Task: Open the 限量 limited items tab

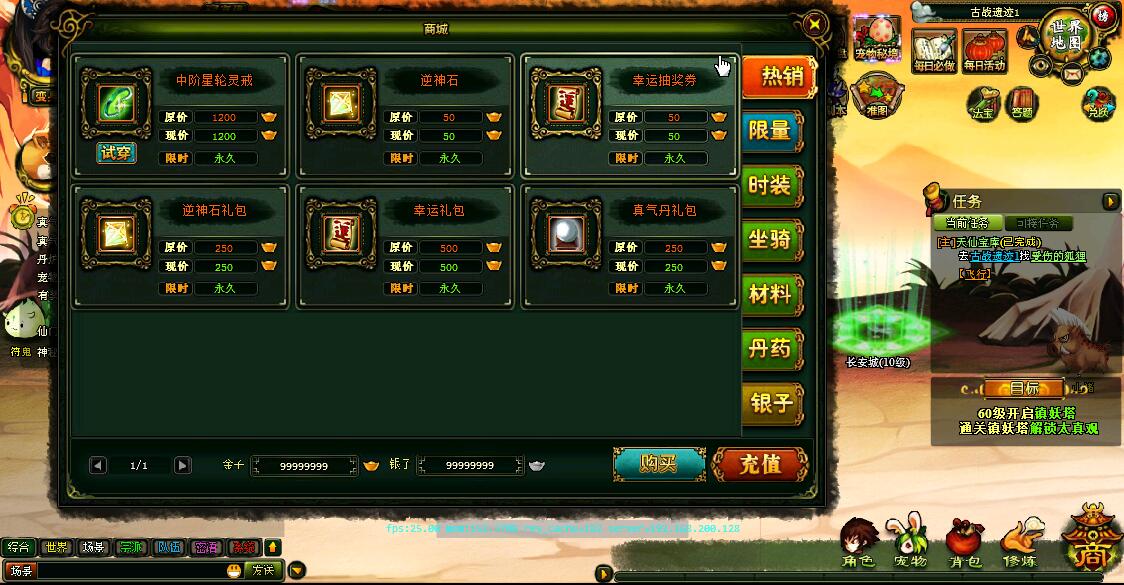Action: click(x=771, y=130)
